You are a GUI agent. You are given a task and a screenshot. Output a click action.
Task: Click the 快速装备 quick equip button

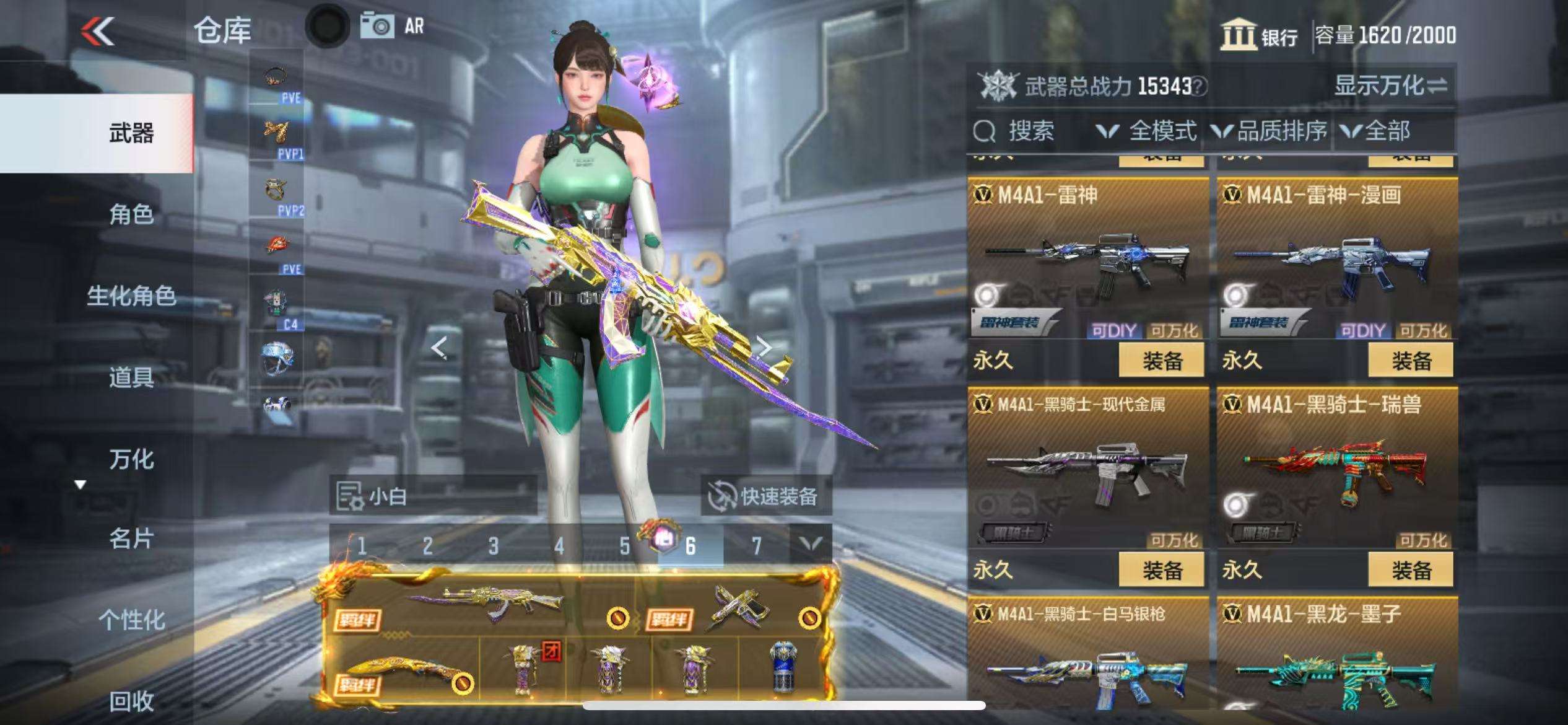[765, 496]
